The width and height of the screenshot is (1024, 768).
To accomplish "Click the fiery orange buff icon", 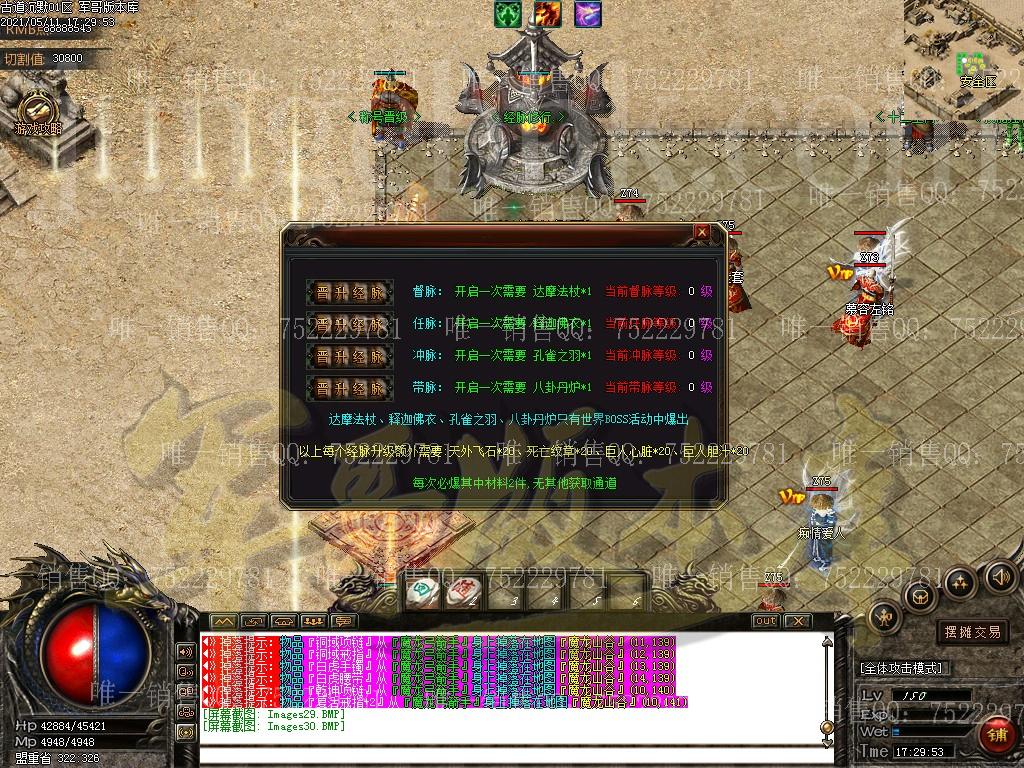I will (547, 14).
